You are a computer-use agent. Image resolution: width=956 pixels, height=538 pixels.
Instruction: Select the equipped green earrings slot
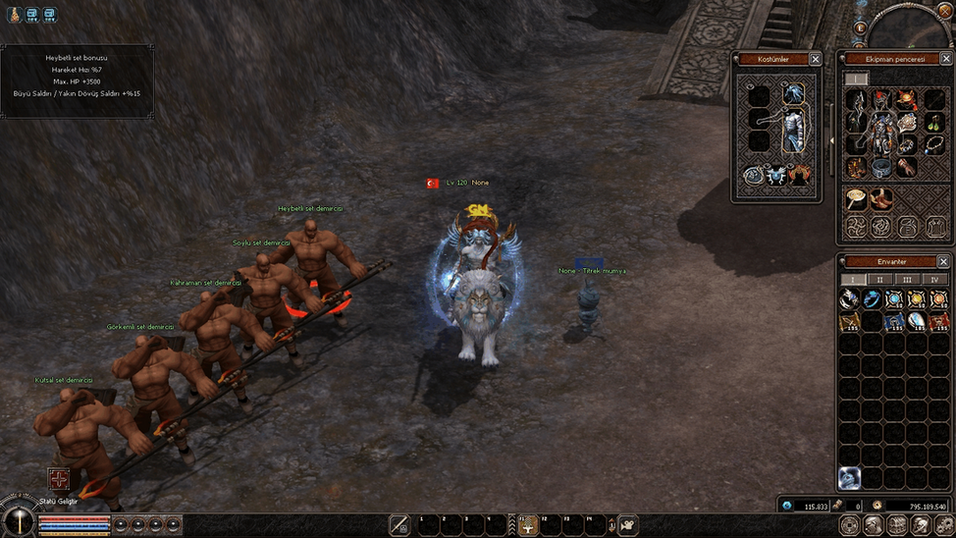(x=935, y=124)
